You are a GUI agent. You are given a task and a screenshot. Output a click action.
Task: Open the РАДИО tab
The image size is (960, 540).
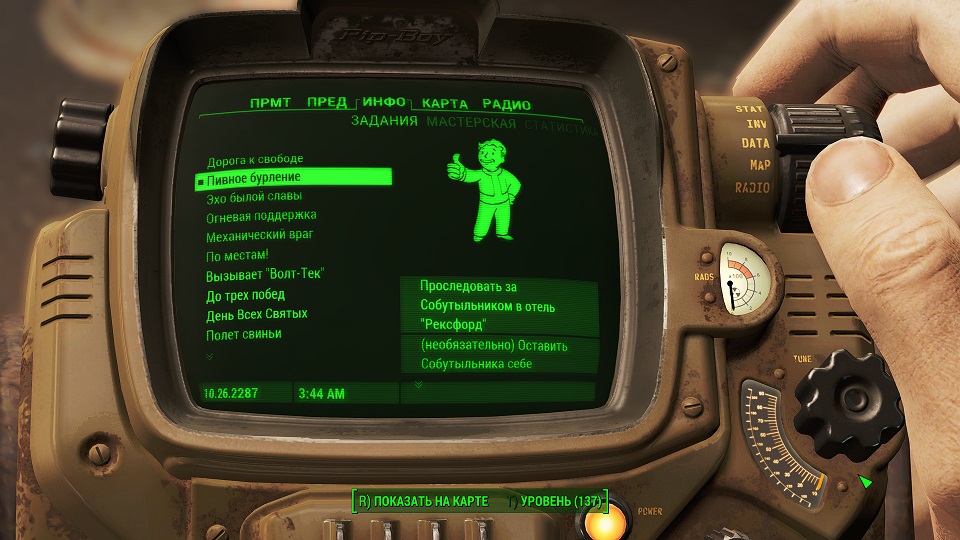[x=506, y=105]
